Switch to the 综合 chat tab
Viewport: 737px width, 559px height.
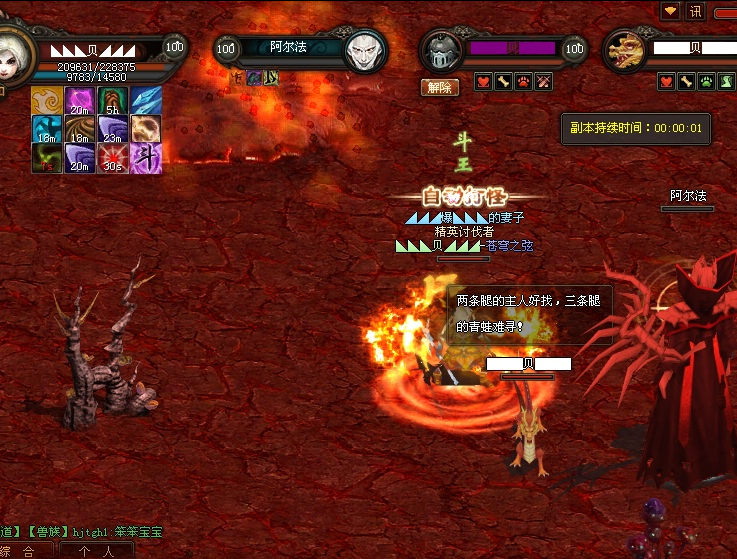[x=18, y=551]
